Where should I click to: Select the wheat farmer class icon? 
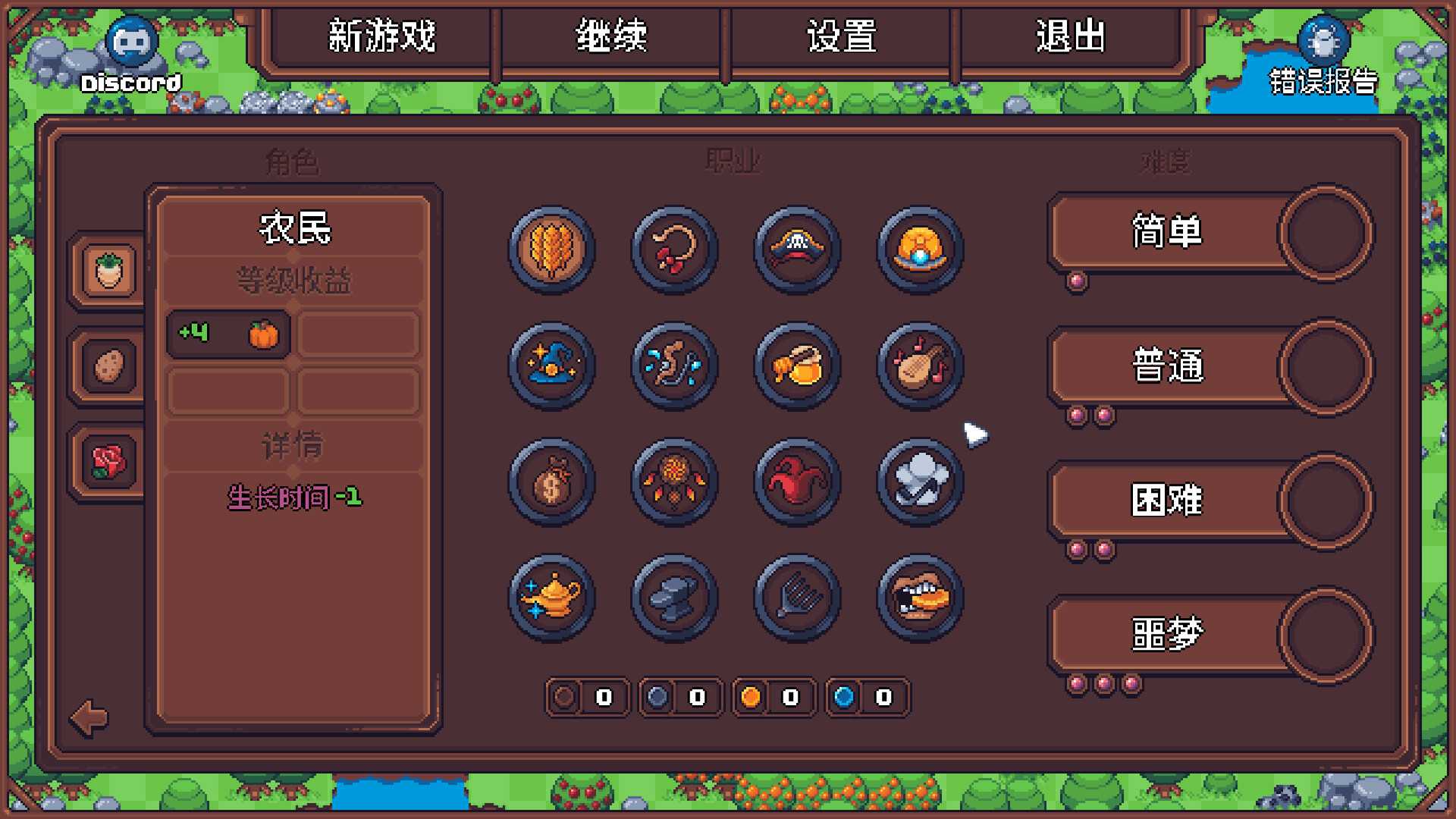(x=550, y=250)
